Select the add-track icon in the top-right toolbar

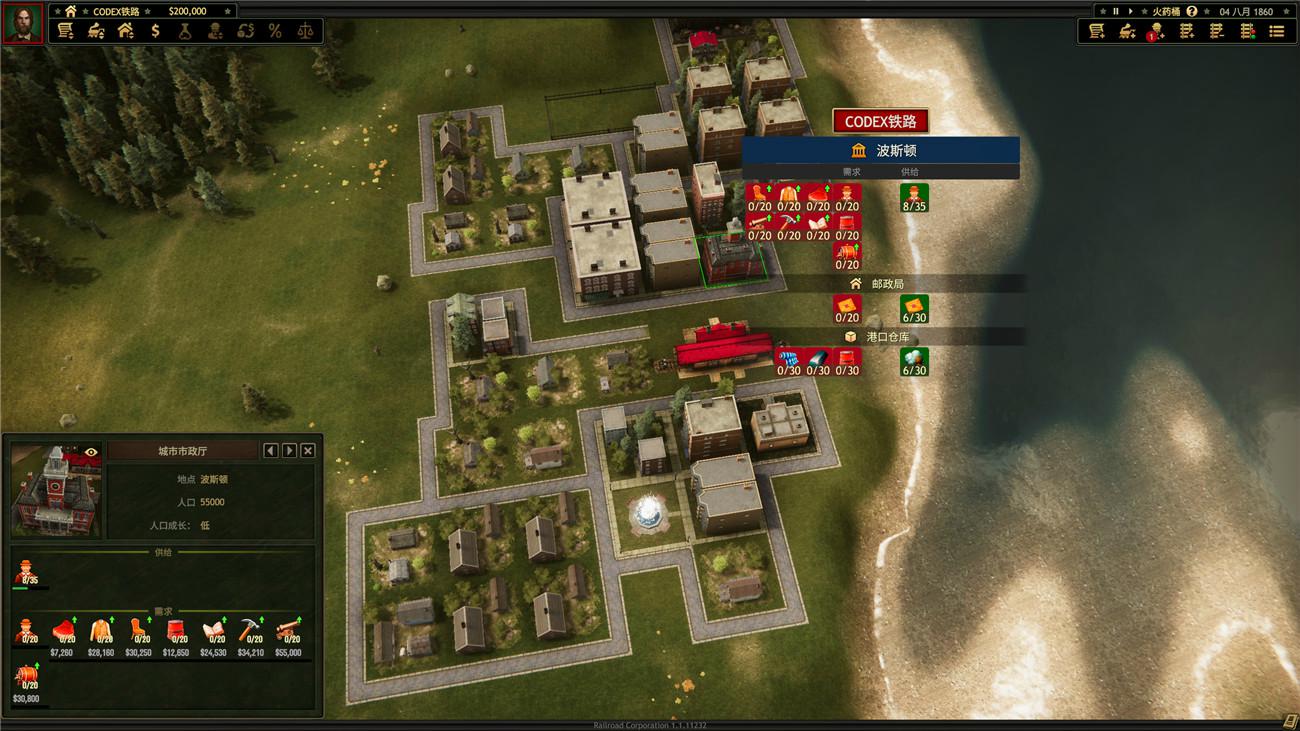[1186, 31]
